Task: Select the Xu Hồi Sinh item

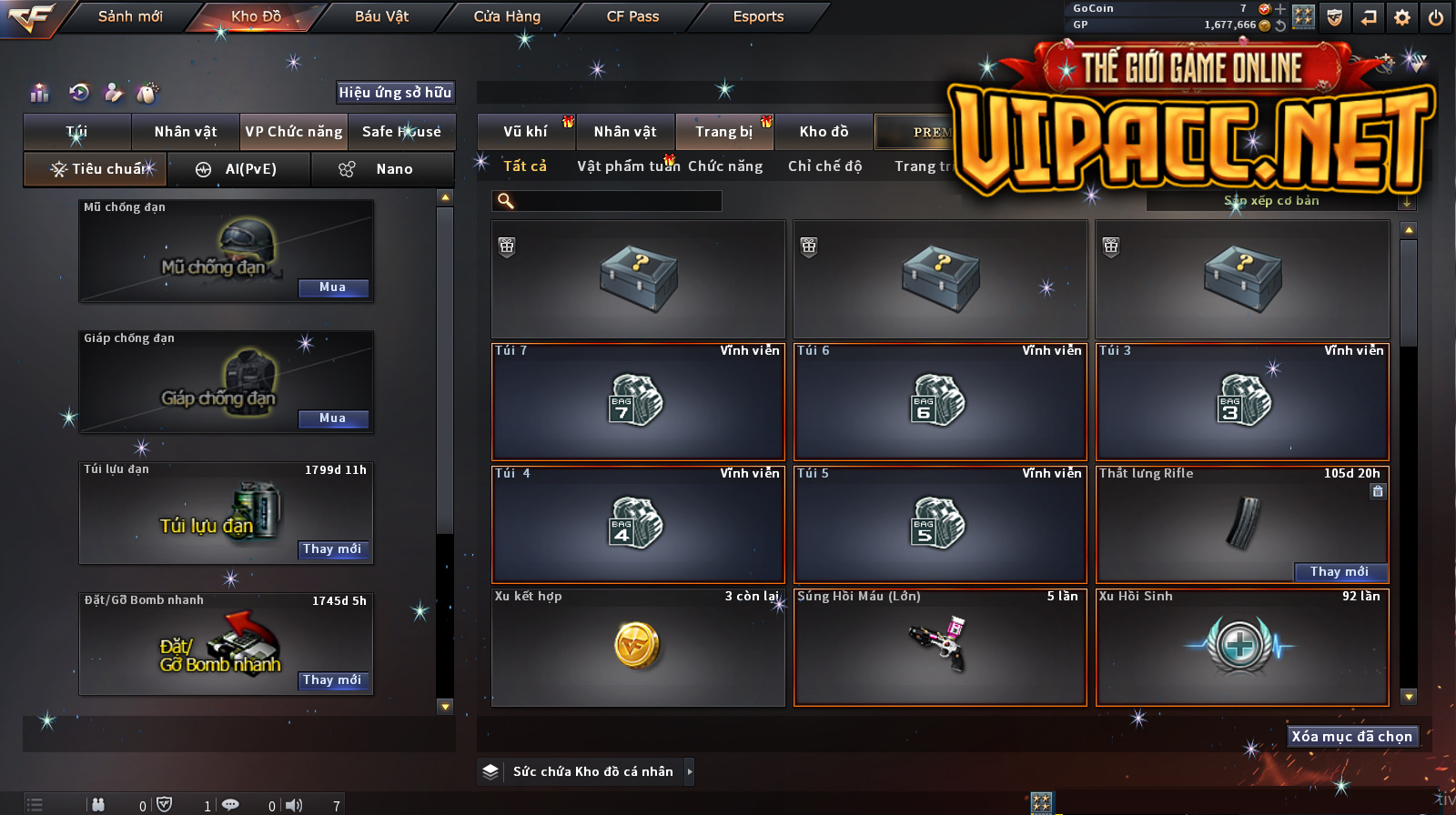Action: click(x=1242, y=648)
